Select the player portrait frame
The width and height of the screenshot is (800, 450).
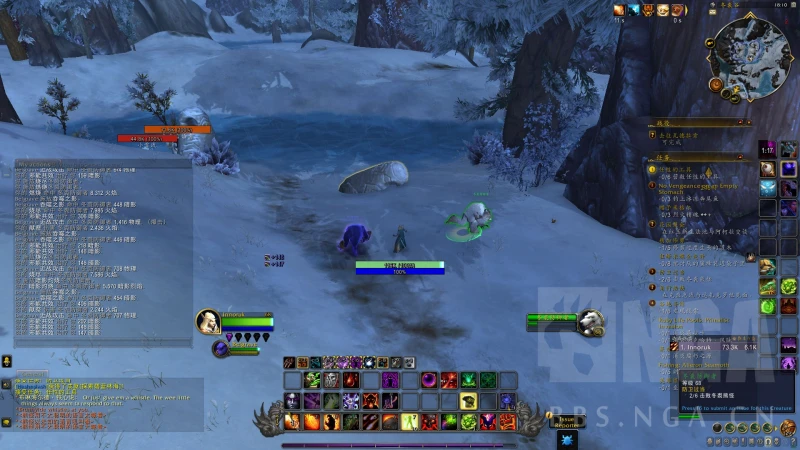(208, 321)
